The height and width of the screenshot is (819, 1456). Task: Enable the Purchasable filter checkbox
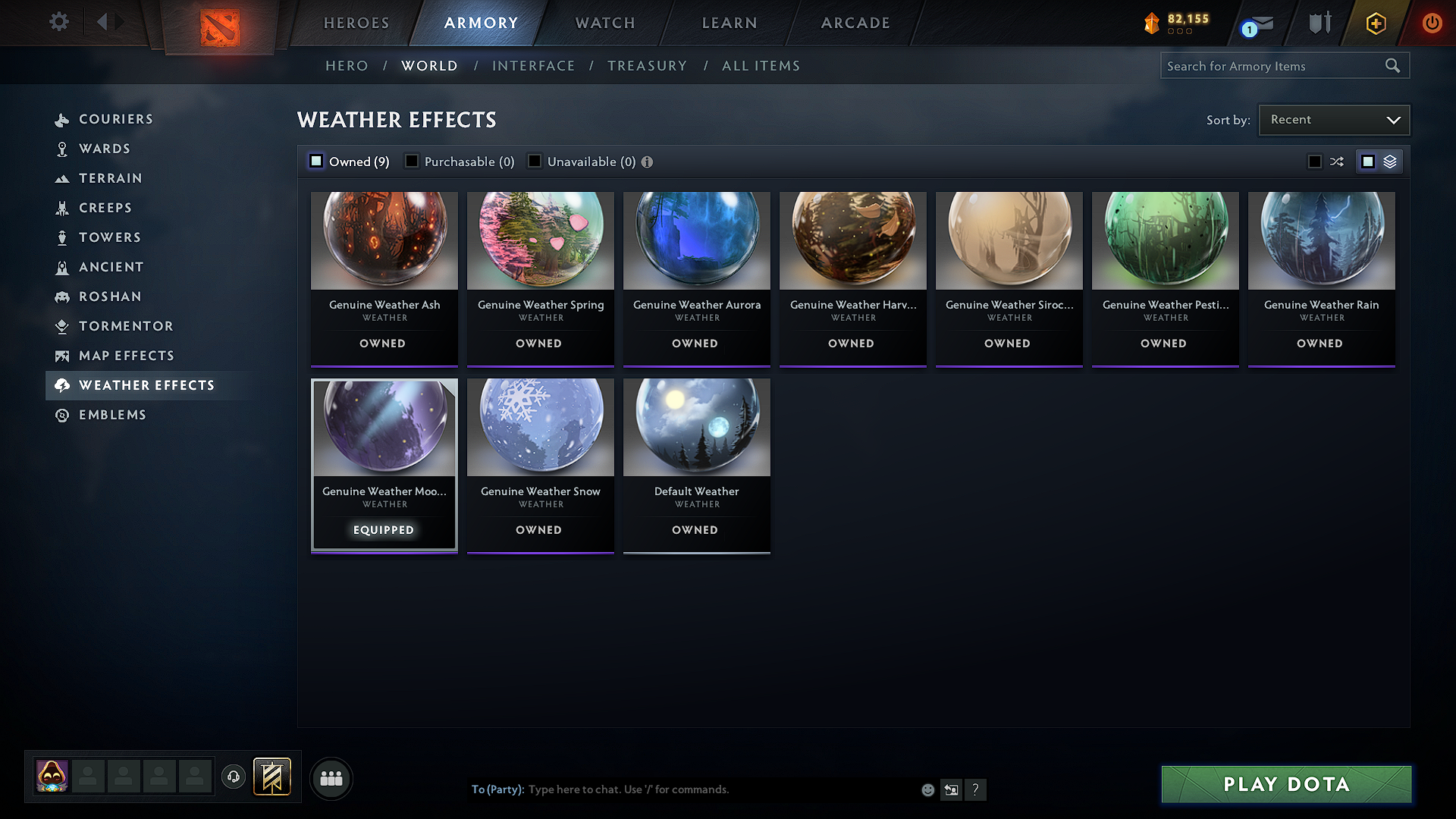click(412, 161)
